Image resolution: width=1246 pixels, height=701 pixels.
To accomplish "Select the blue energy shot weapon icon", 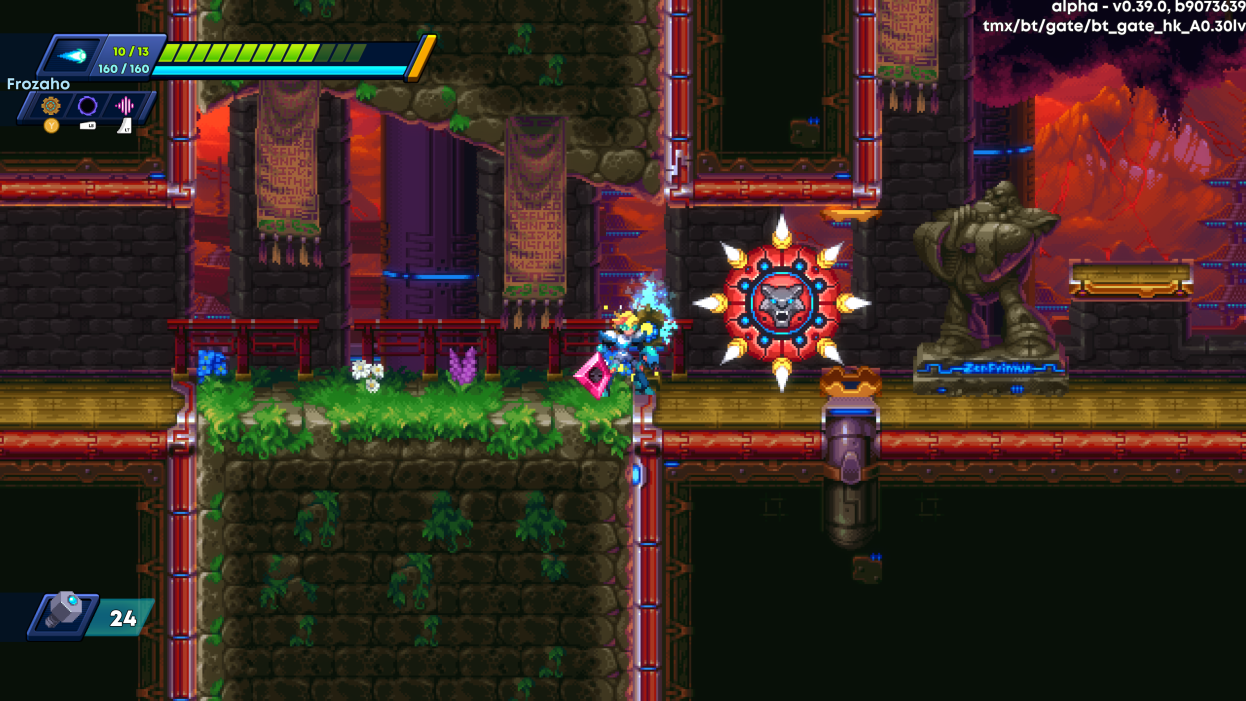I will point(72,57).
